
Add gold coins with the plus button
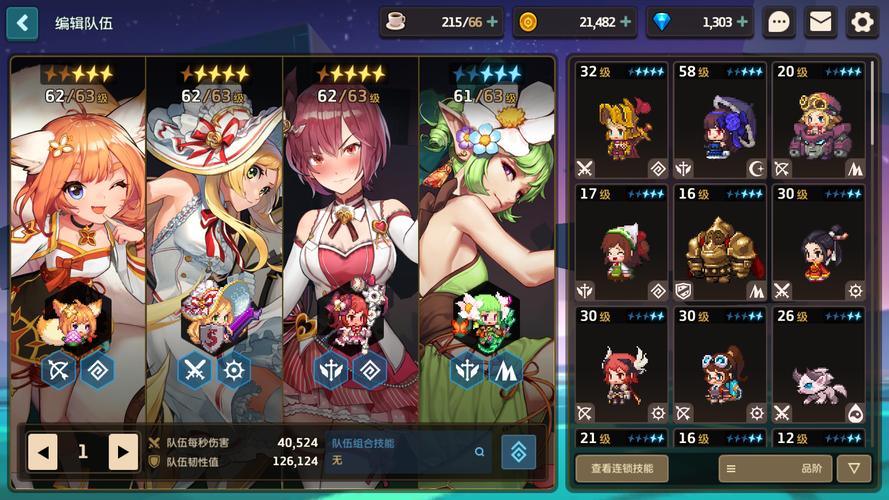[626, 22]
